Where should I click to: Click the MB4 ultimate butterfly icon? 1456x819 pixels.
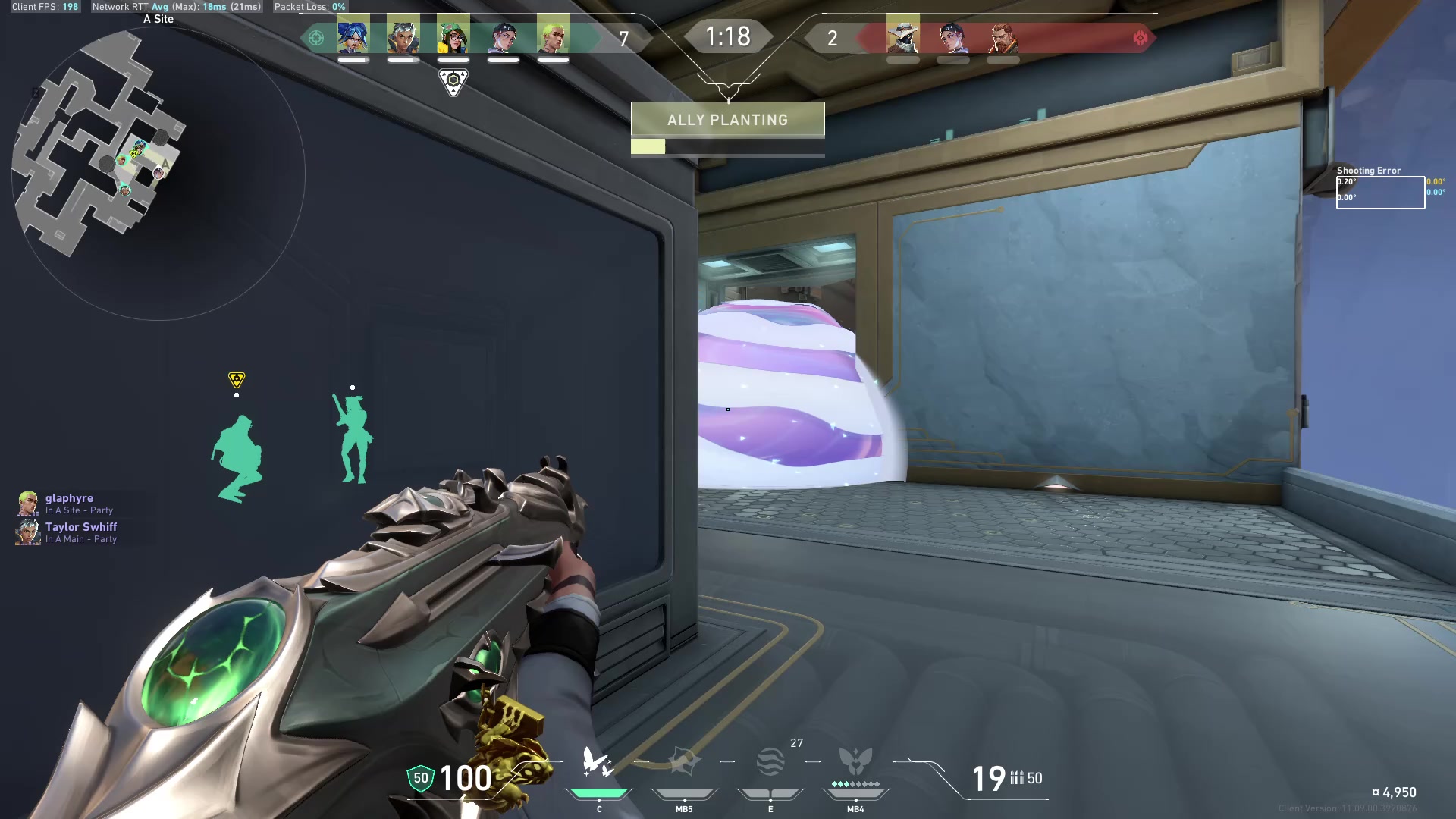pyautogui.click(x=855, y=762)
